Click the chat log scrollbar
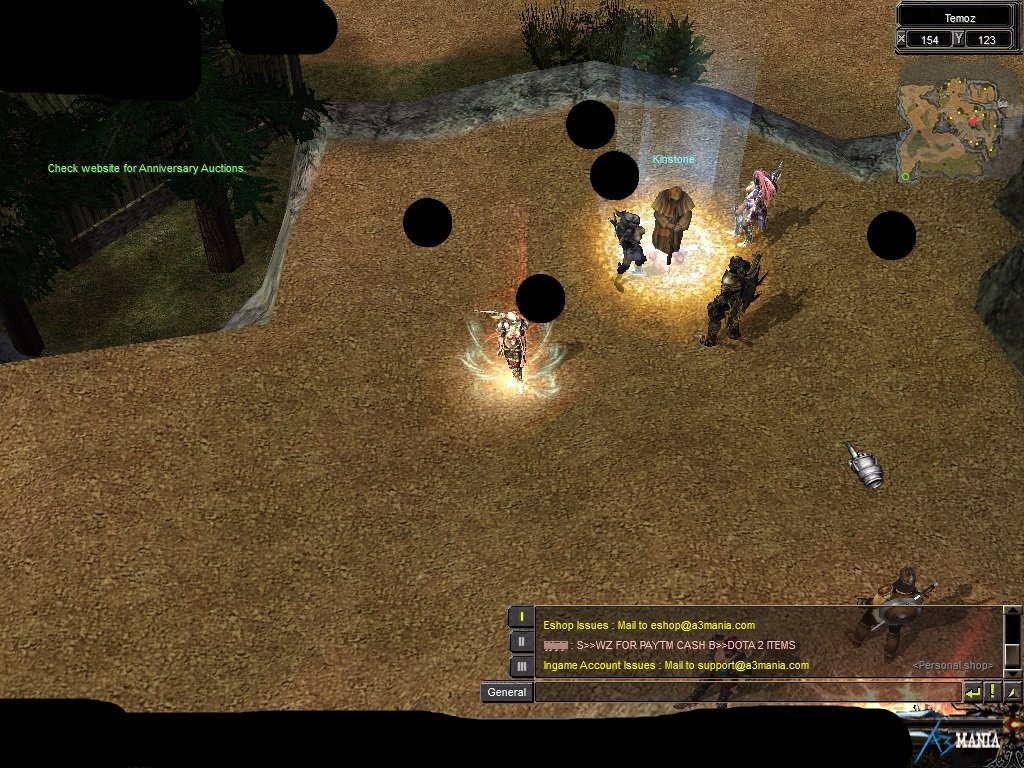Viewport: 1024px width, 768px height. click(1012, 640)
